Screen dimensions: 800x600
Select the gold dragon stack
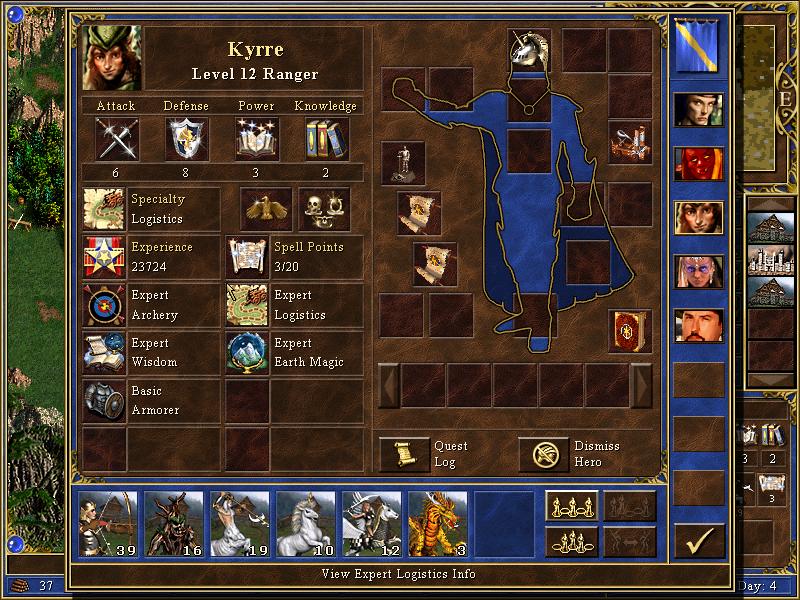click(437, 523)
